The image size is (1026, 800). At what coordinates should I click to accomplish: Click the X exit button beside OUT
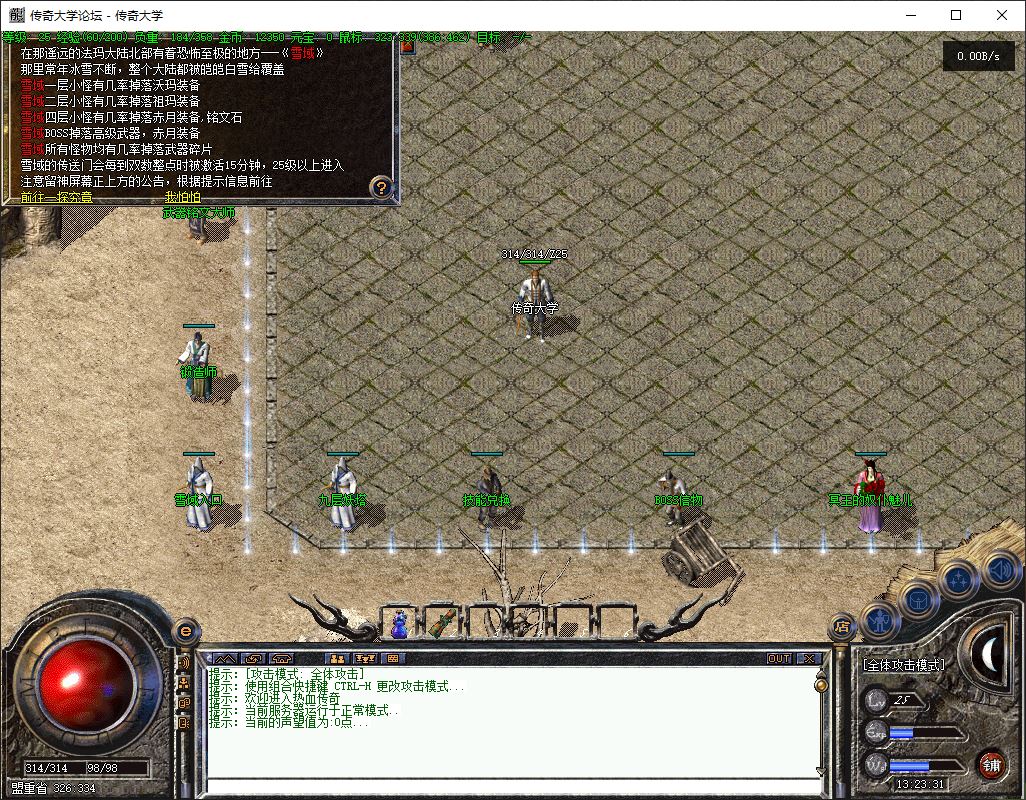(808, 658)
